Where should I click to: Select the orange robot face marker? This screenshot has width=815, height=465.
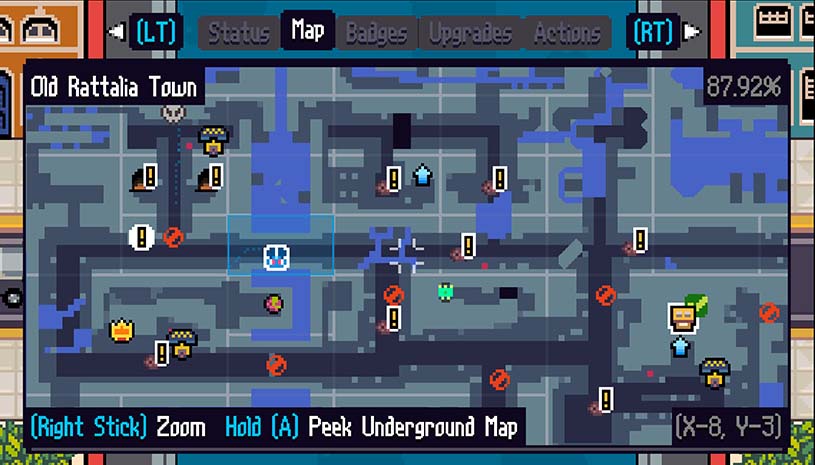click(x=682, y=317)
